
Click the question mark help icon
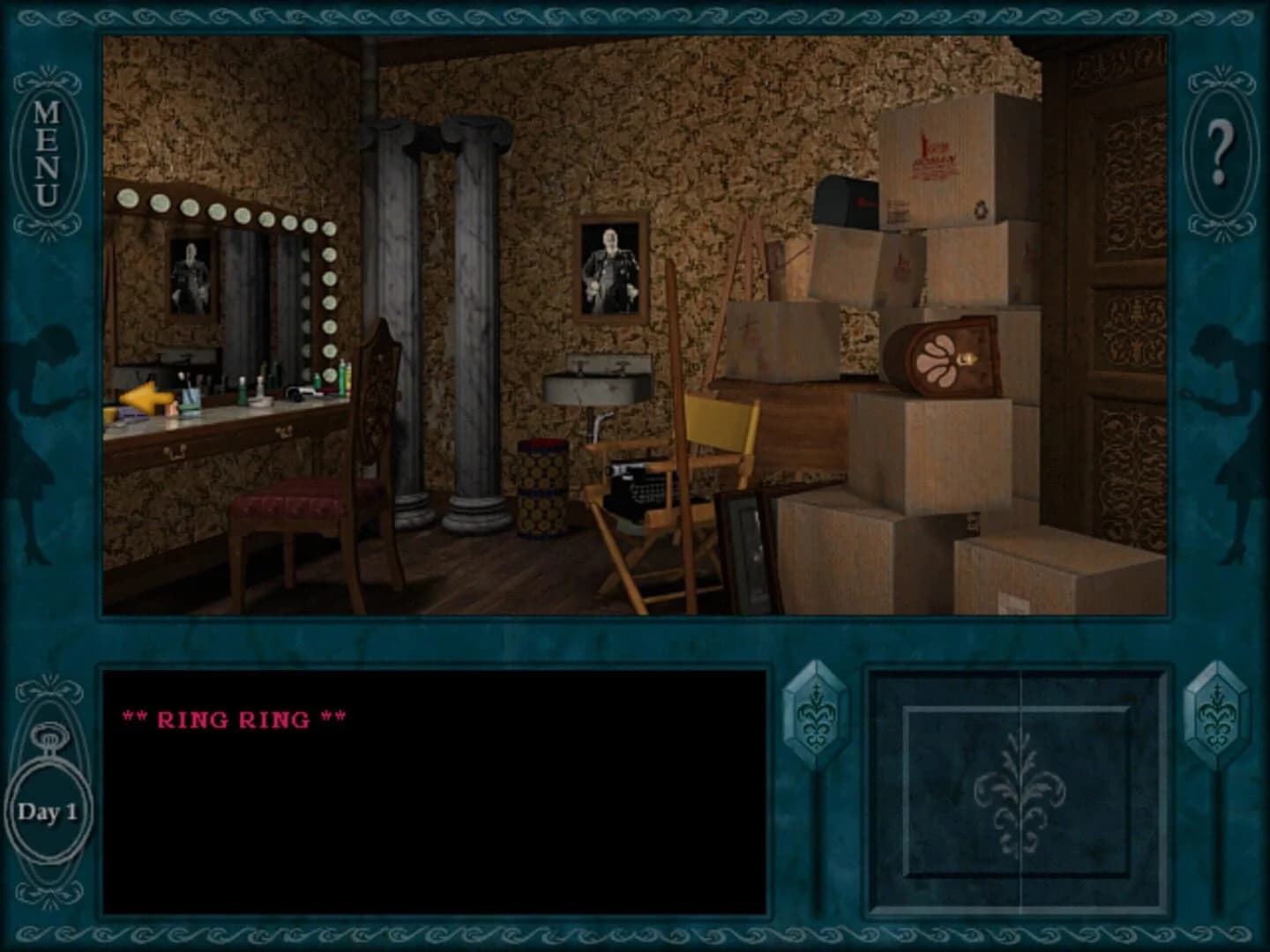[x=1220, y=141]
